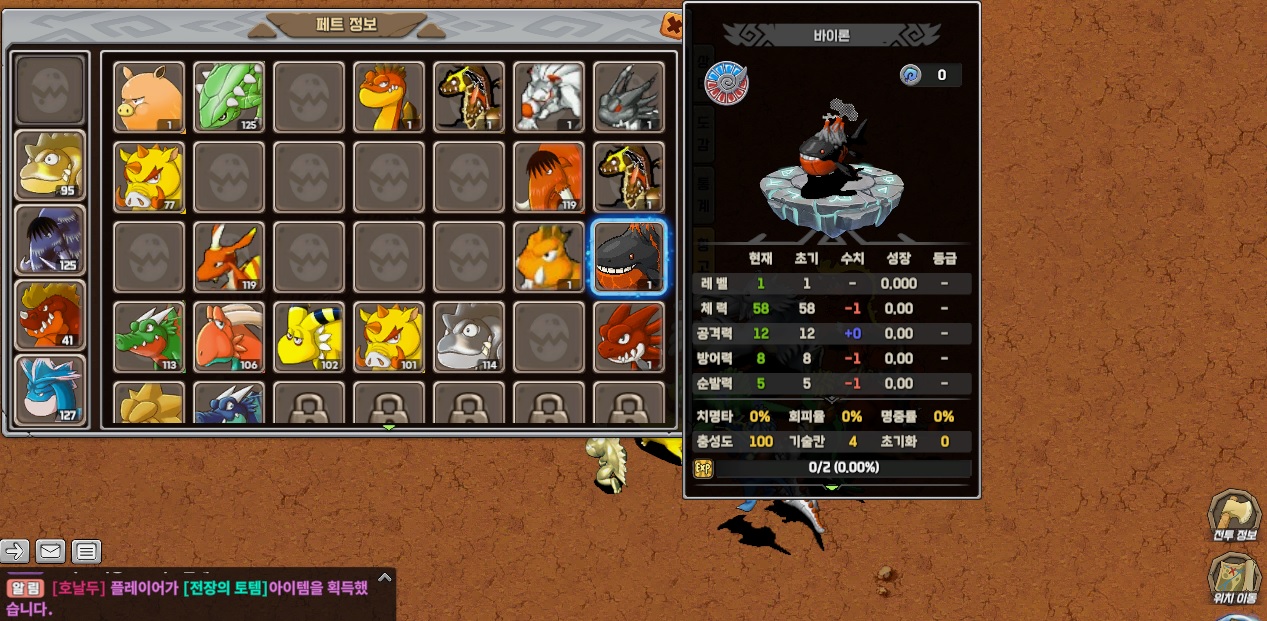Select the blue-white dragon level 127 party pet

pyautogui.click(x=51, y=390)
